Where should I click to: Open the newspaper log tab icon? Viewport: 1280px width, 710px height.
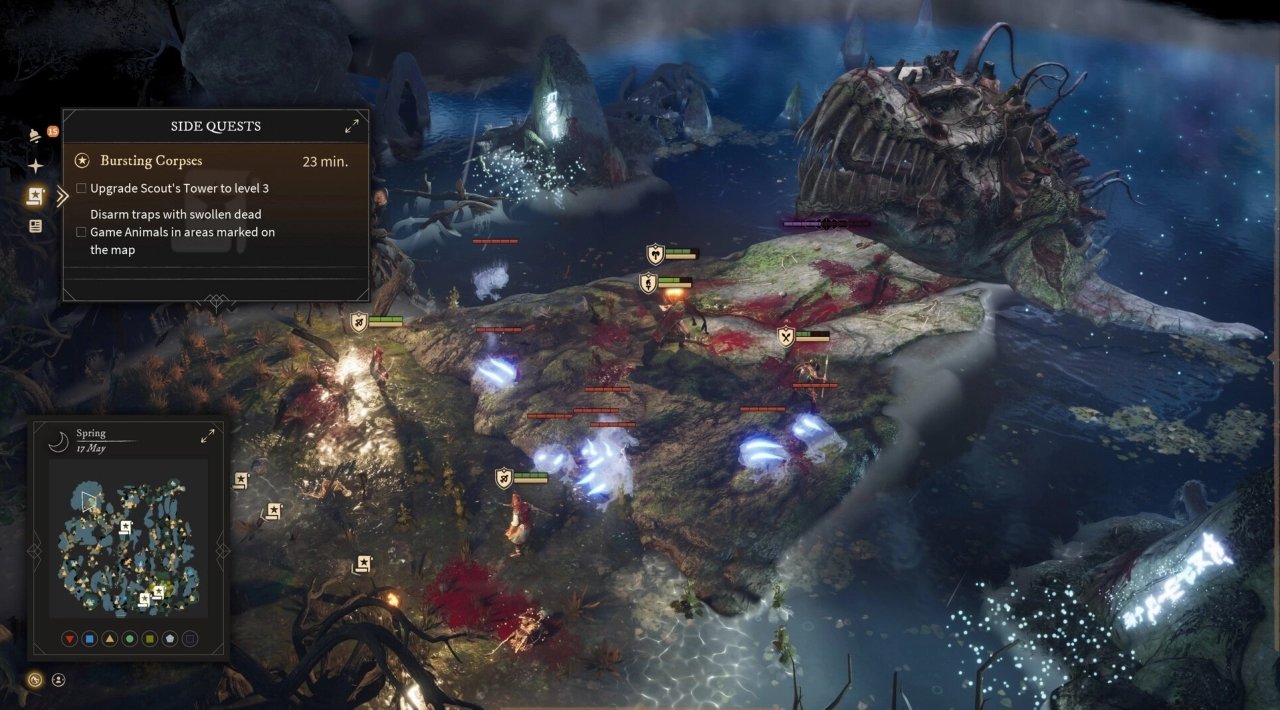(x=36, y=226)
